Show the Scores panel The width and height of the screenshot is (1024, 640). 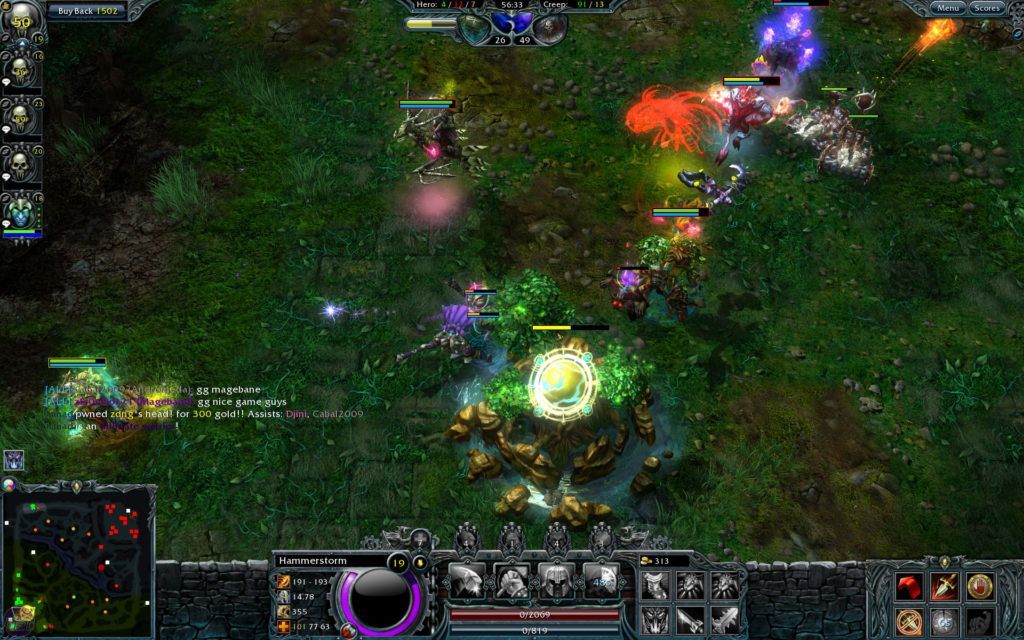coord(987,8)
